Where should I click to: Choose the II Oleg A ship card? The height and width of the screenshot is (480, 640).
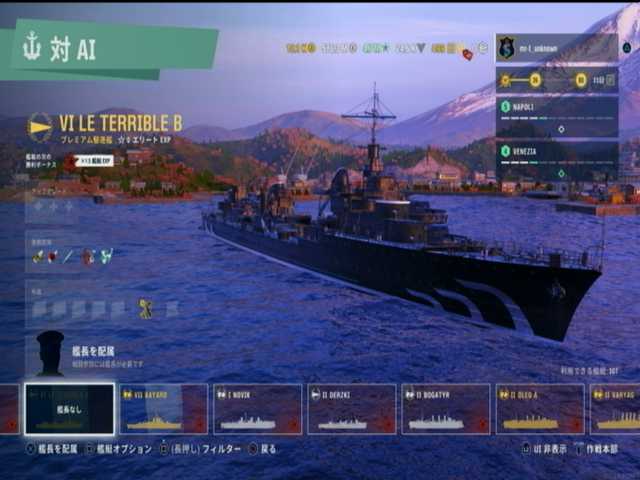tap(540, 409)
